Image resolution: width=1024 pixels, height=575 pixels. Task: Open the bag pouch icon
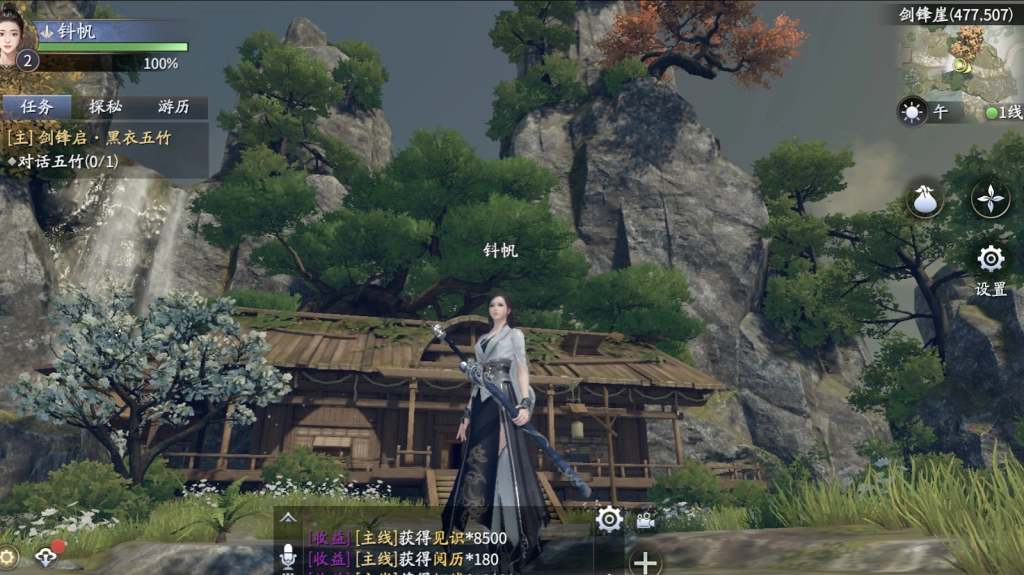point(925,199)
